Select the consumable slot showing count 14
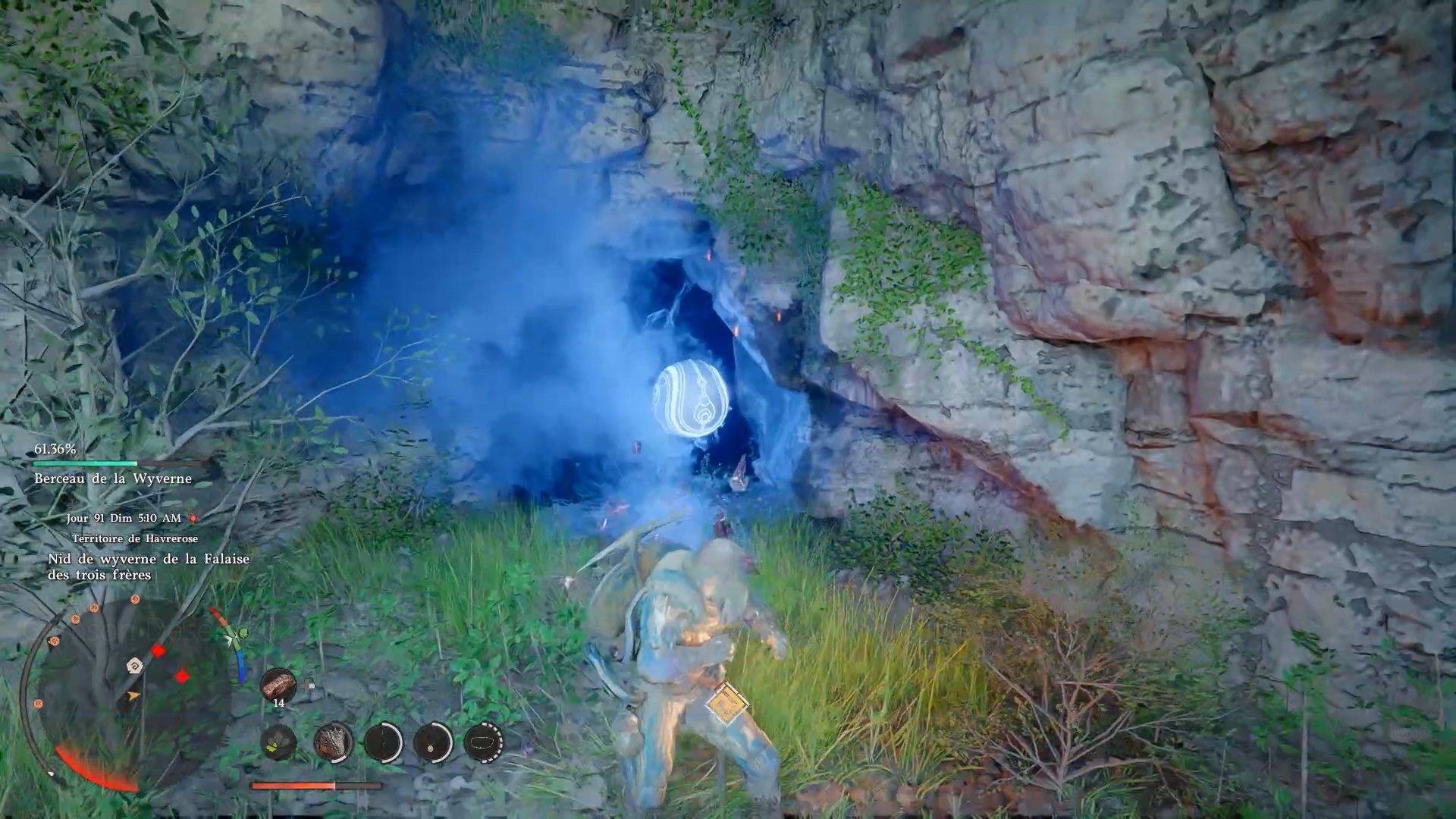Image resolution: width=1456 pixels, height=819 pixels. (278, 685)
